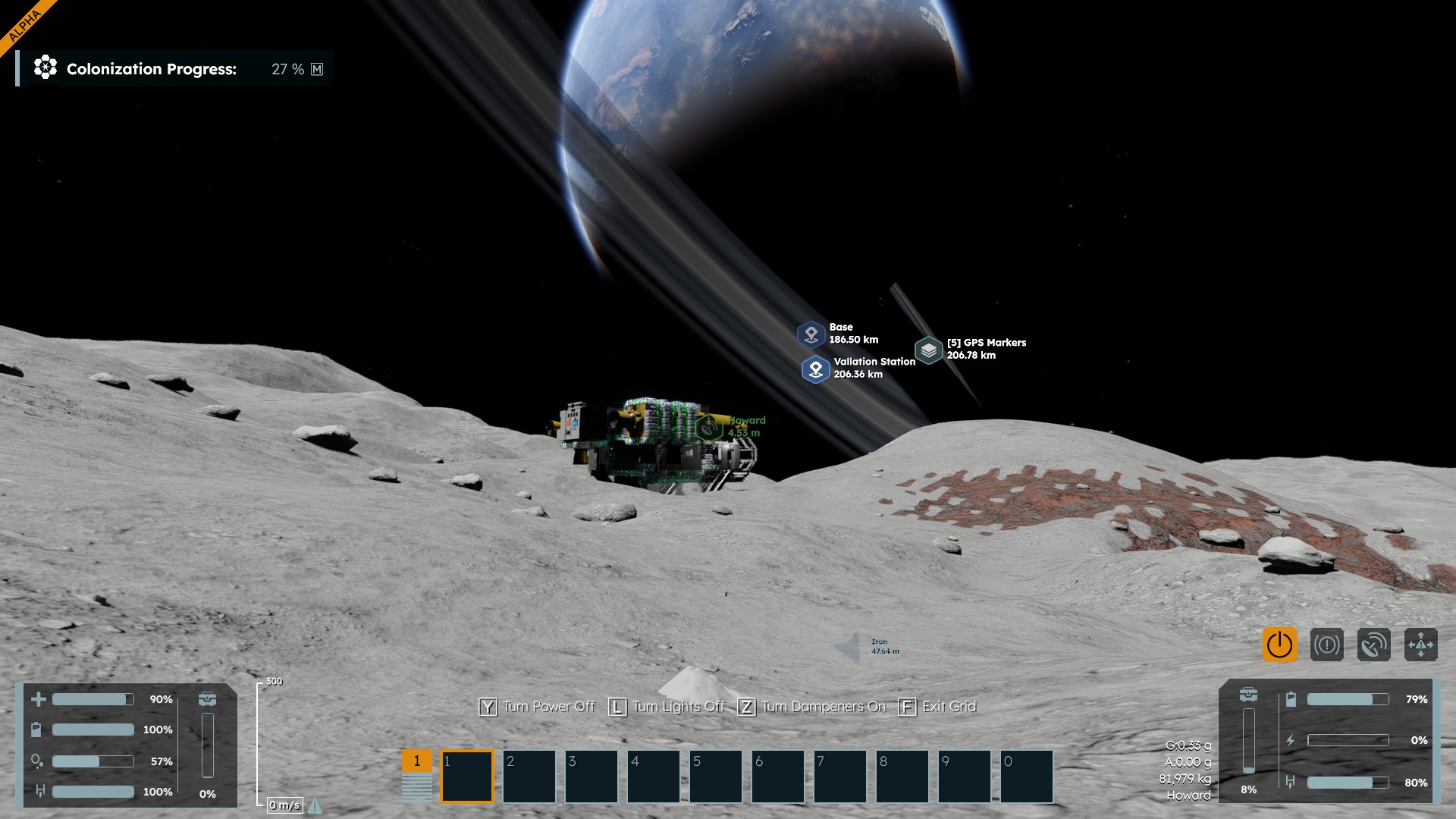This screenshot has width=1456, height=819.
Task: Select hotbar slot 5
Action: [x=716, y=776]
